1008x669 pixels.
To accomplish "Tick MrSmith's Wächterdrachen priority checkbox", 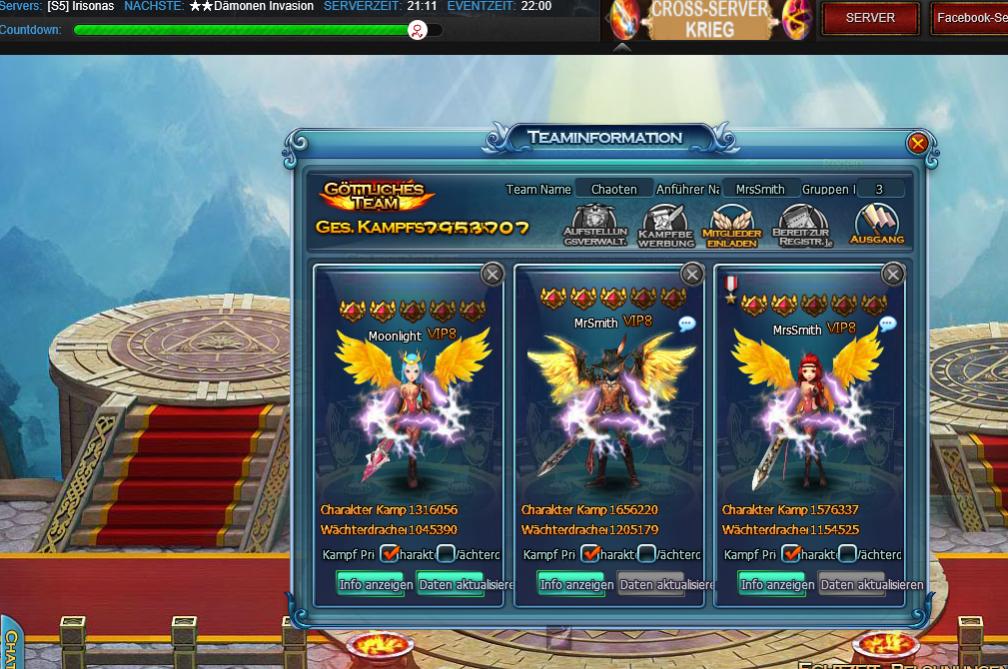I will pyautogui.click(x=647, y=553).
